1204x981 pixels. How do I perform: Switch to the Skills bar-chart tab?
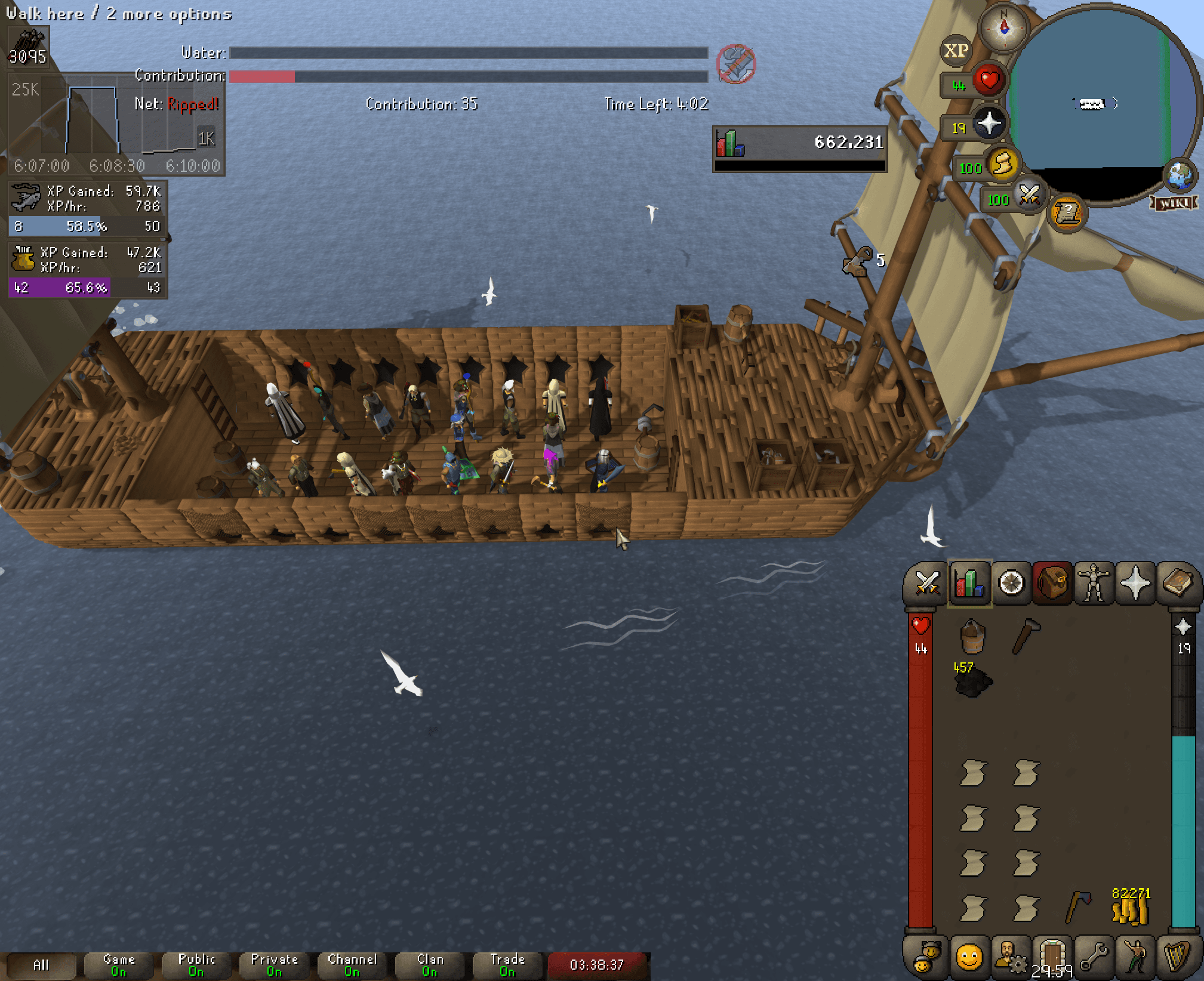[x=969, y=584]
